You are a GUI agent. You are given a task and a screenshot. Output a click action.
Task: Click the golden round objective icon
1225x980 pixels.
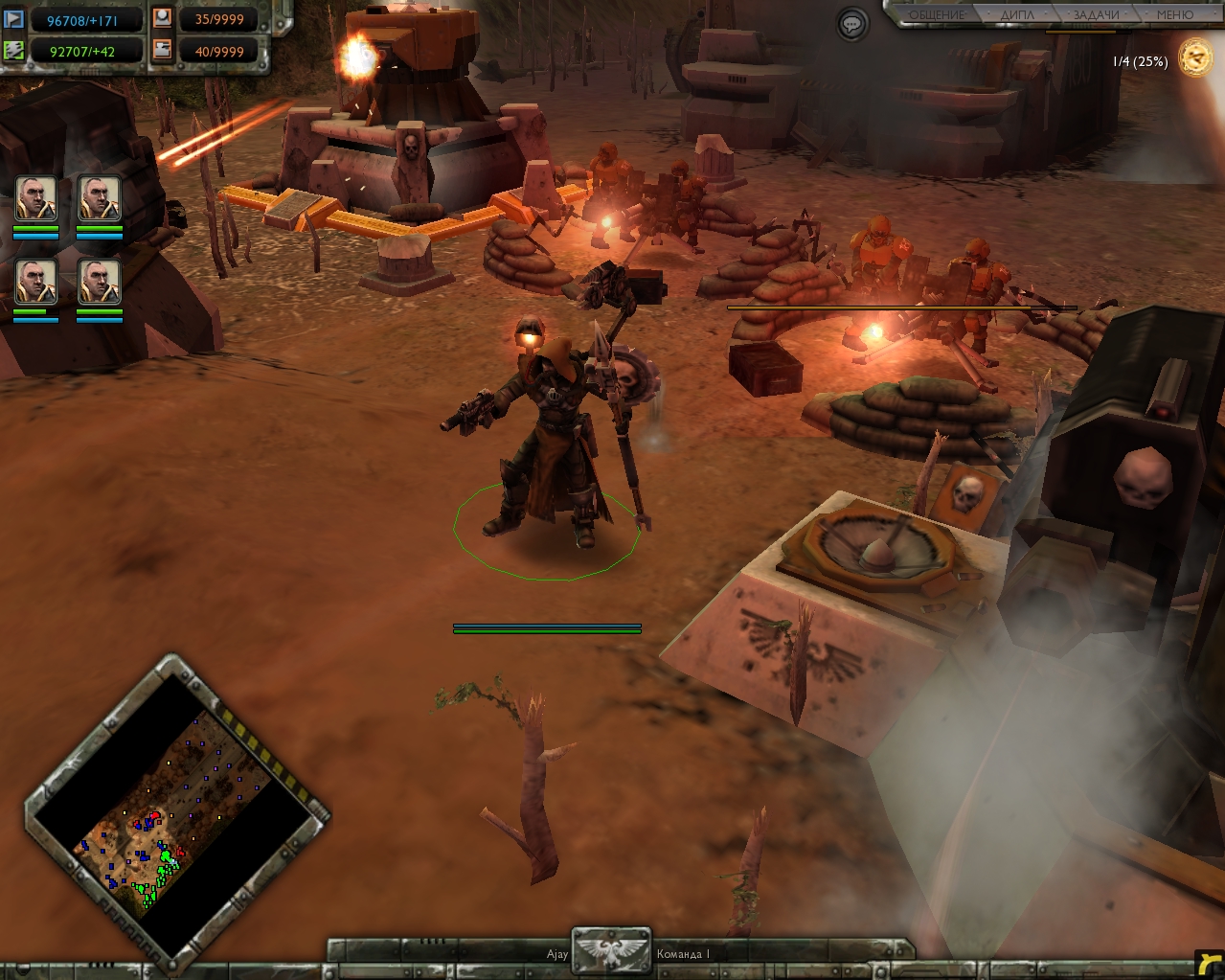click(1195, 57)
